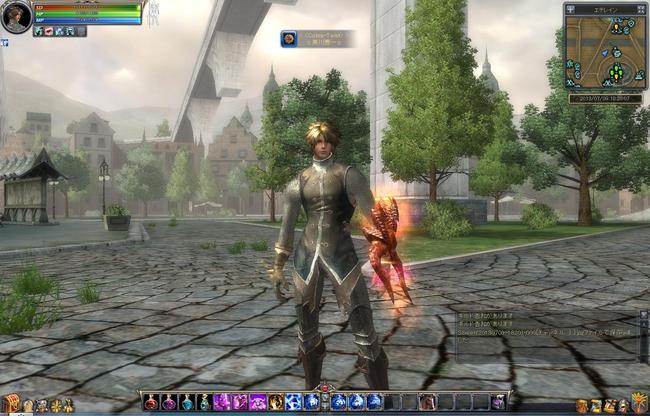Activate the first purple skill icon
The image size is (650, 416).
coord(223,402)
